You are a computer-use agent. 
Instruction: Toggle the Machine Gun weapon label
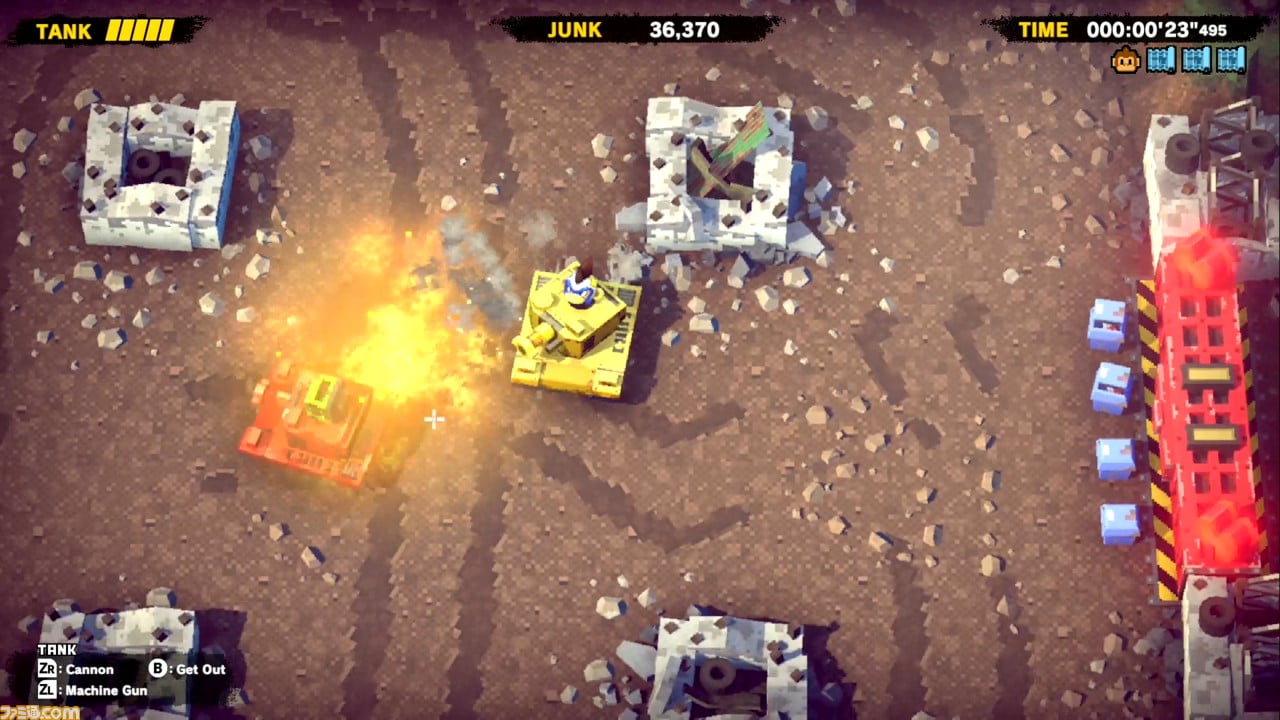point(106,690)
